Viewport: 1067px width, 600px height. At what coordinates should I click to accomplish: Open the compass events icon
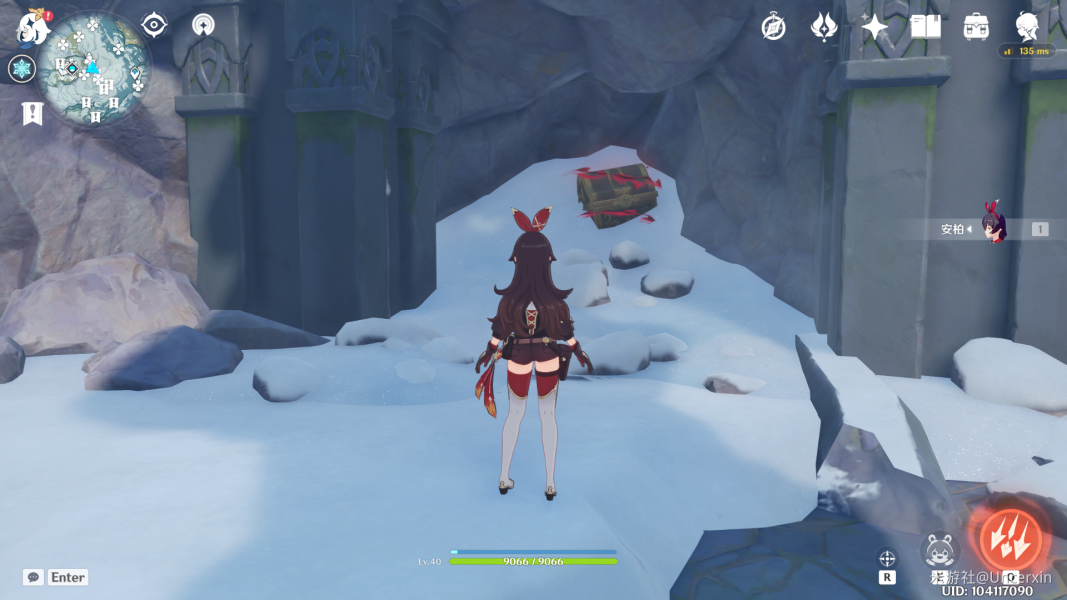(773, 27)
